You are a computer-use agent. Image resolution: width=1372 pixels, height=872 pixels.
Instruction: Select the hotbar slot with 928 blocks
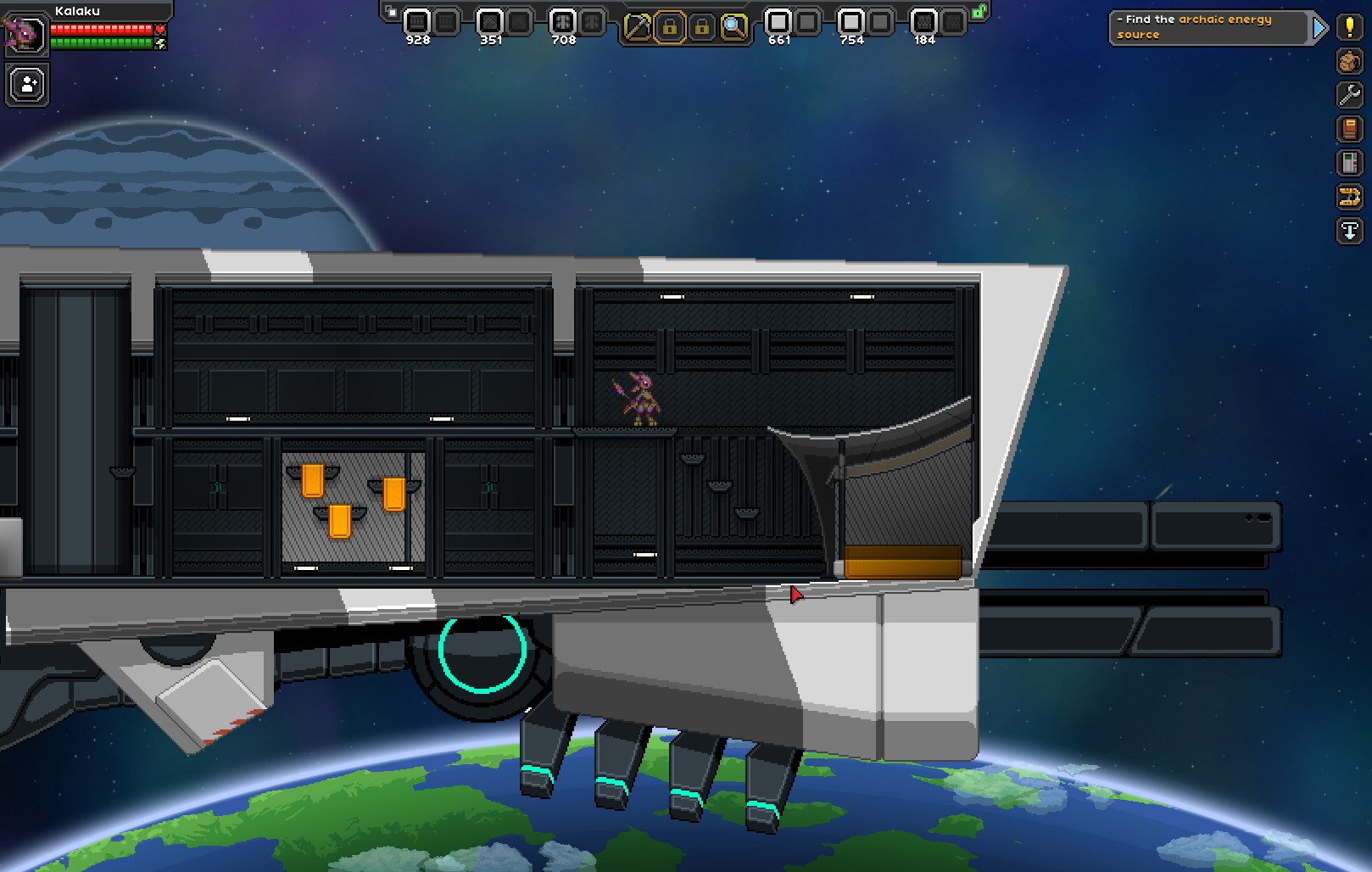click(x=416, y=22)
